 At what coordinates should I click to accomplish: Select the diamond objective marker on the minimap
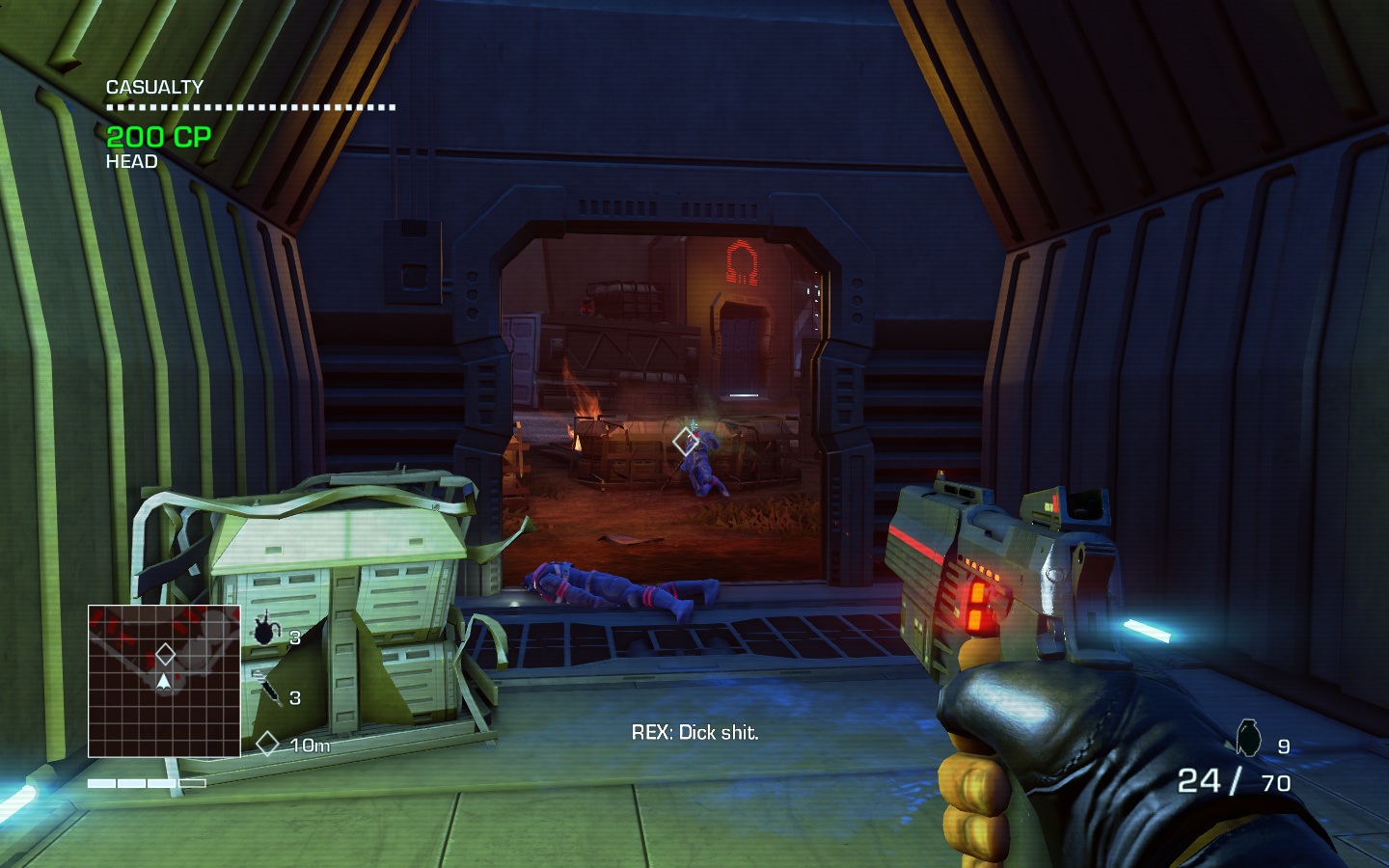pyautogui.click(x=165, y=655)
